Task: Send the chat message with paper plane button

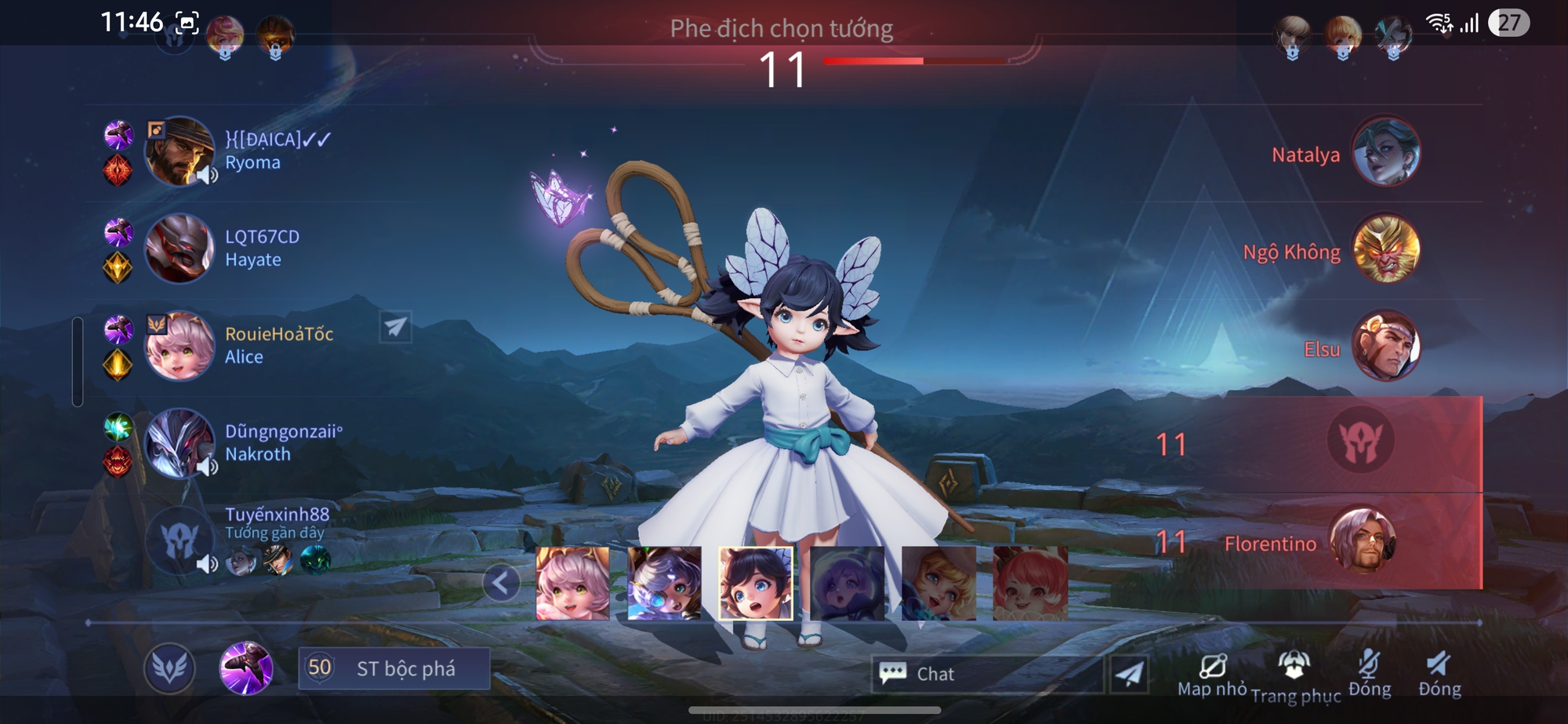Action: [x=1129, y=674]
